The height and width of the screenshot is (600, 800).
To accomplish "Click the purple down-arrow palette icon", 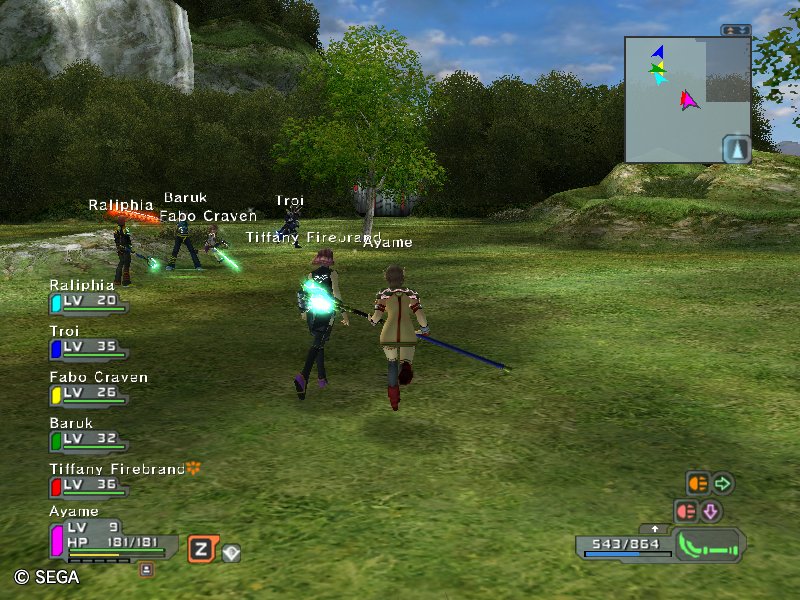I will click(711, 511).
